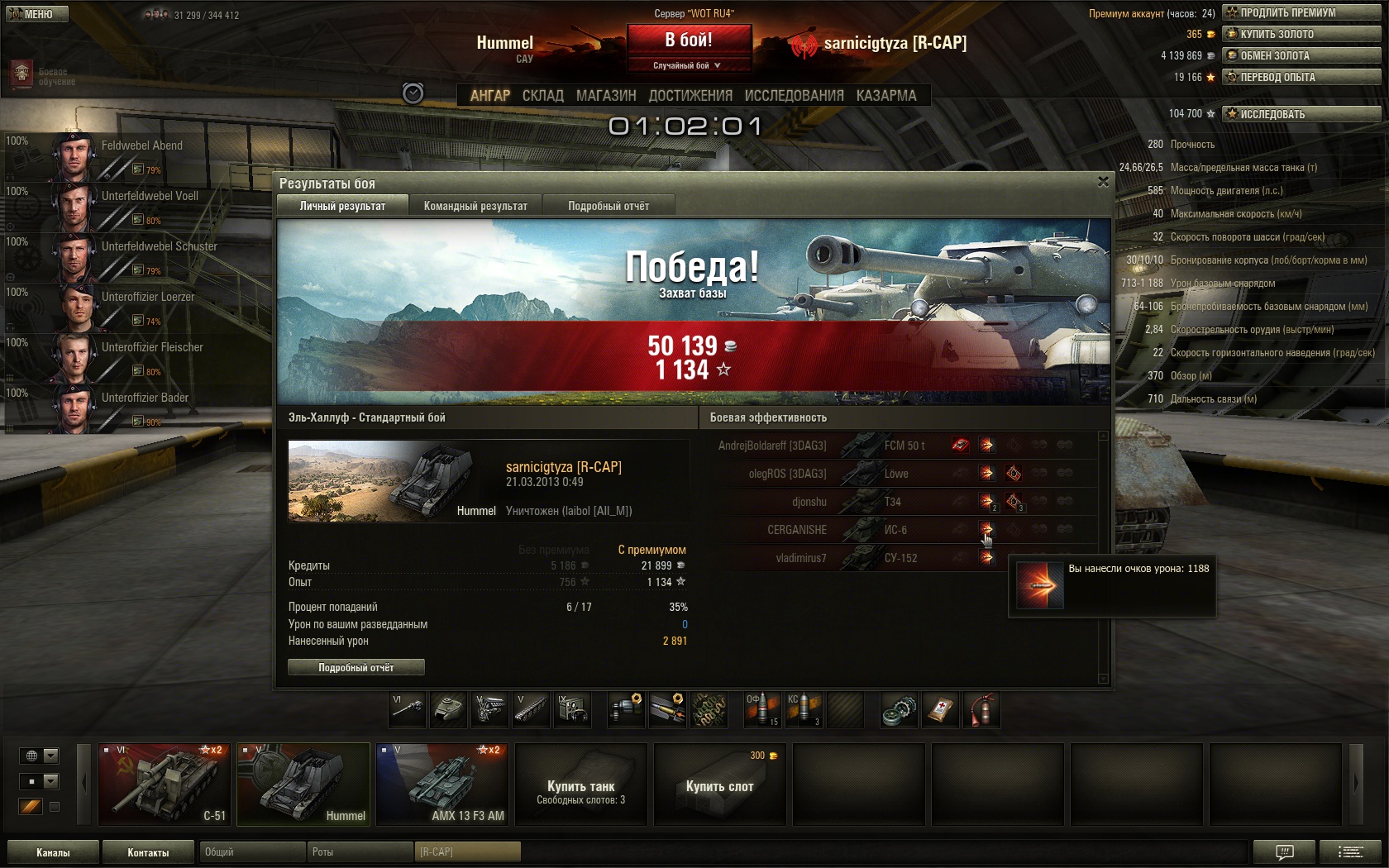Switch to Командный результат tab
1389x868 pixels.
coord(475,206)
